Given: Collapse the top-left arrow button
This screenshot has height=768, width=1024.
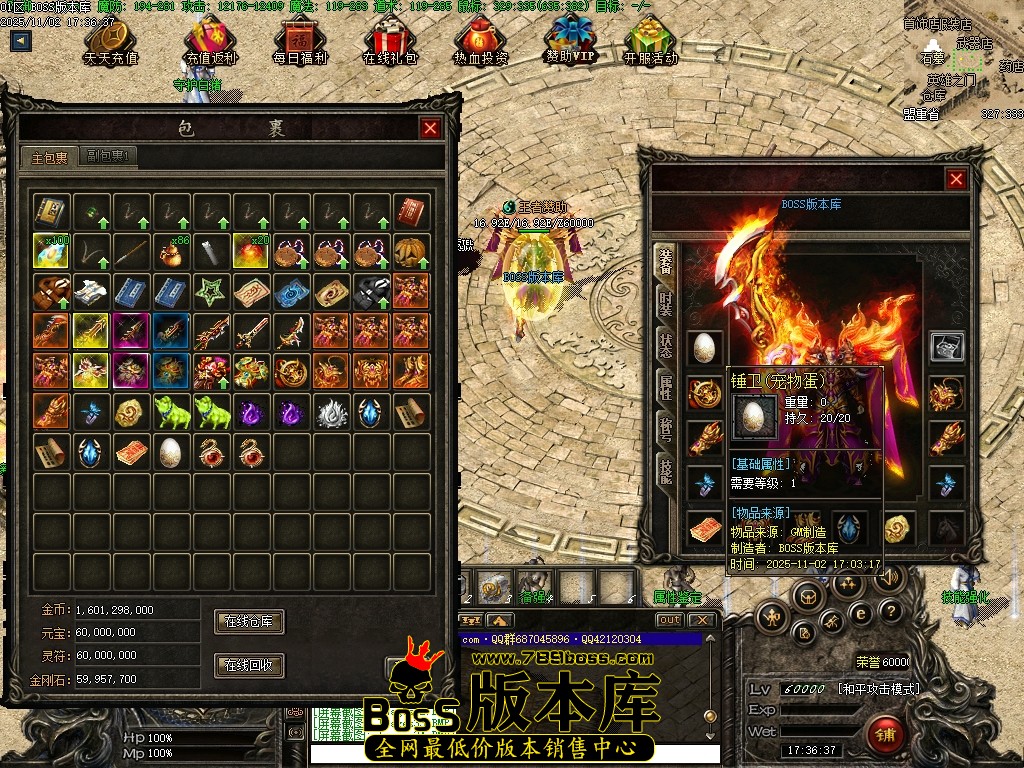Looking at the screenshot, I should coord(21,41).
